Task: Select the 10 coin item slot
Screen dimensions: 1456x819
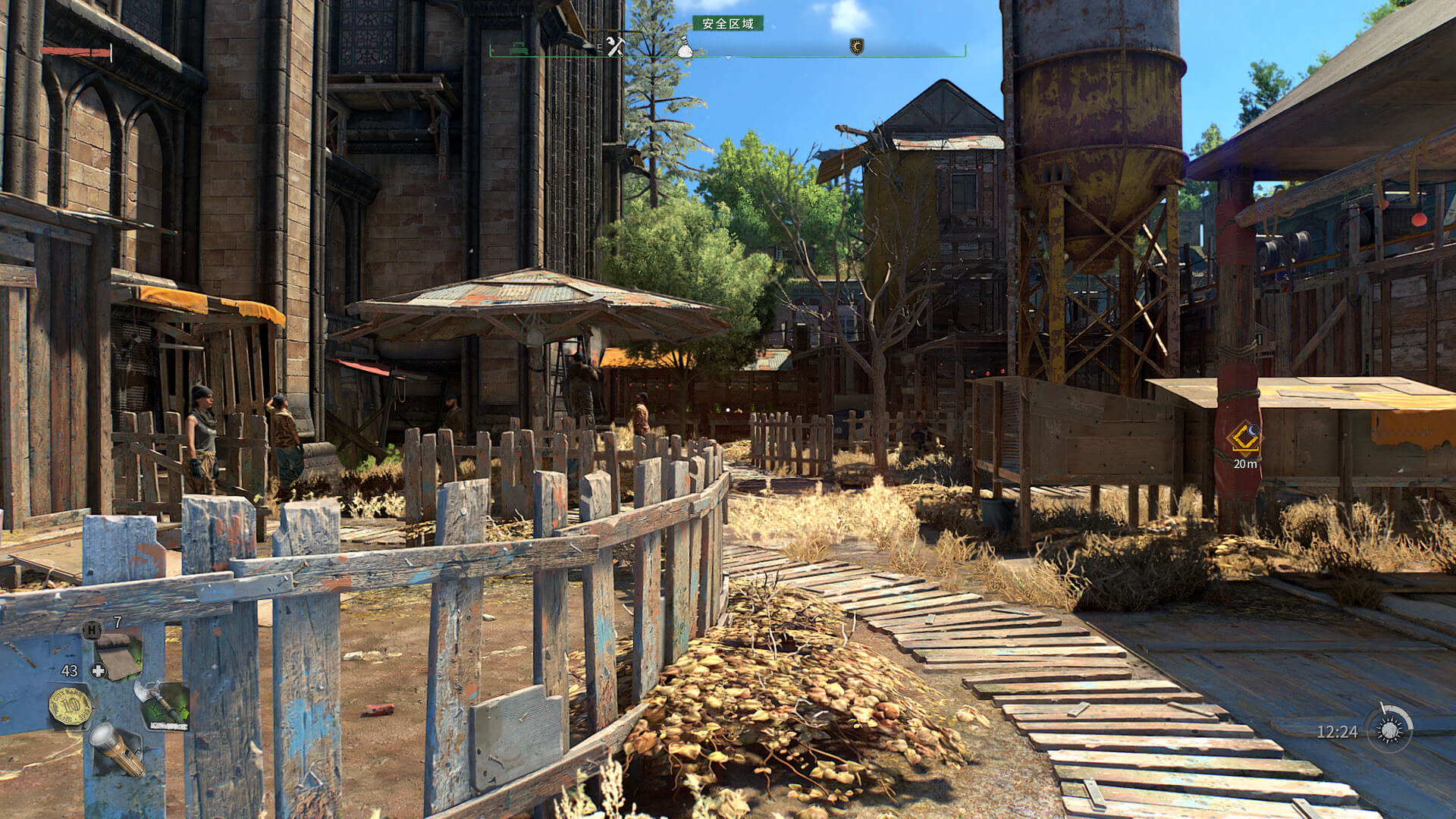Action: coord(71,707)
